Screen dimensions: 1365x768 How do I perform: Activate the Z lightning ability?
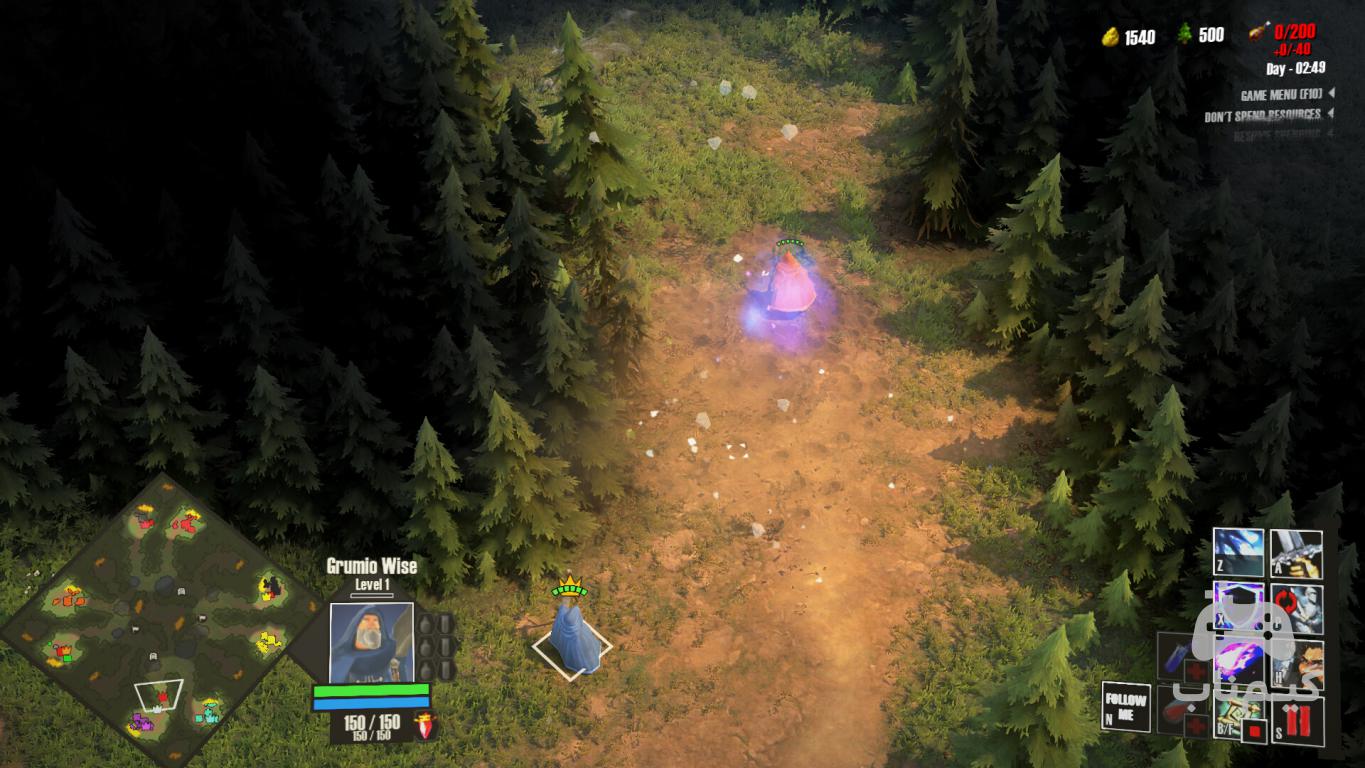(x=1238, y=553)
